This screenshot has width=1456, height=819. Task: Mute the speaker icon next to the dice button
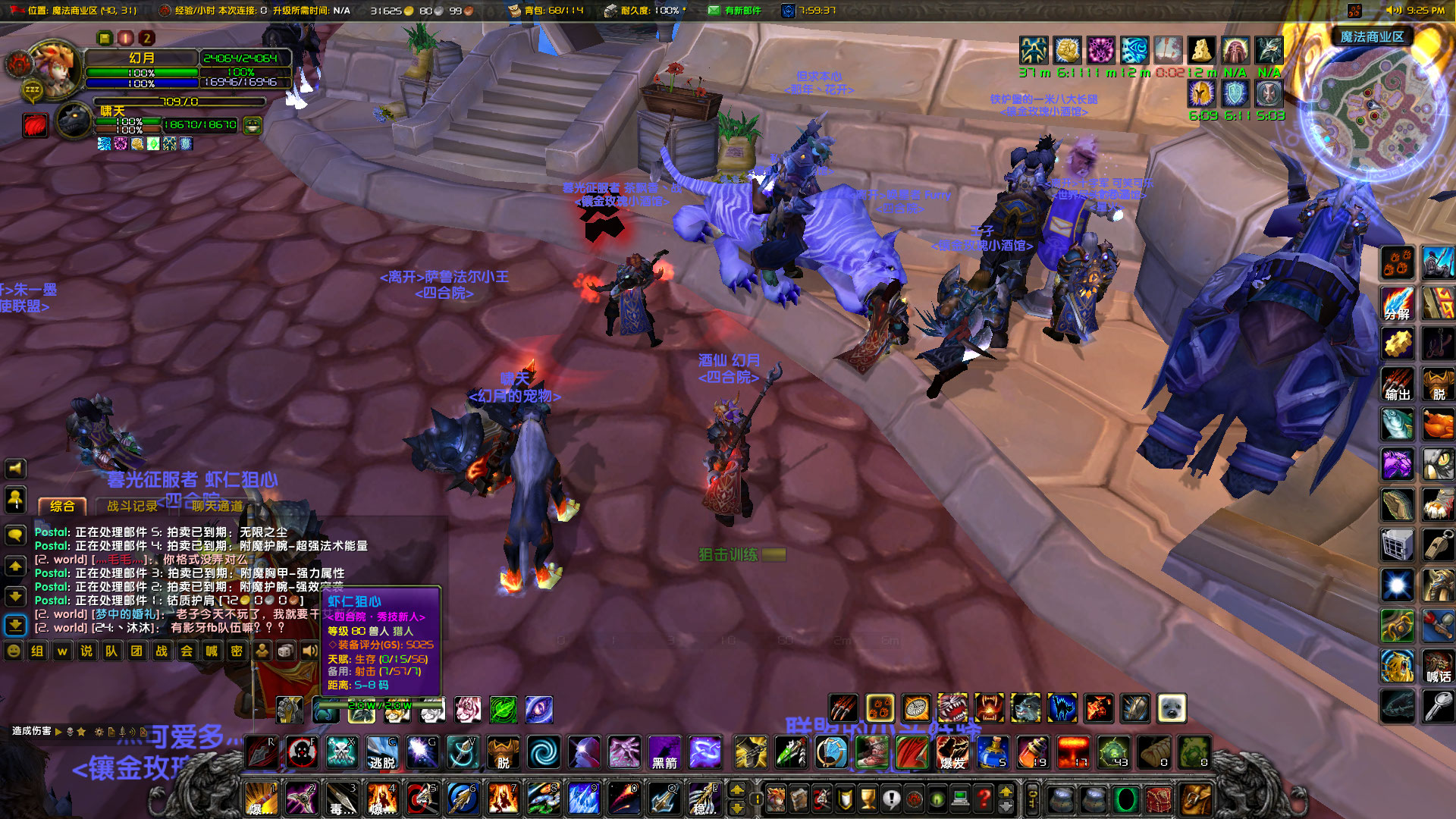(310, 651)
